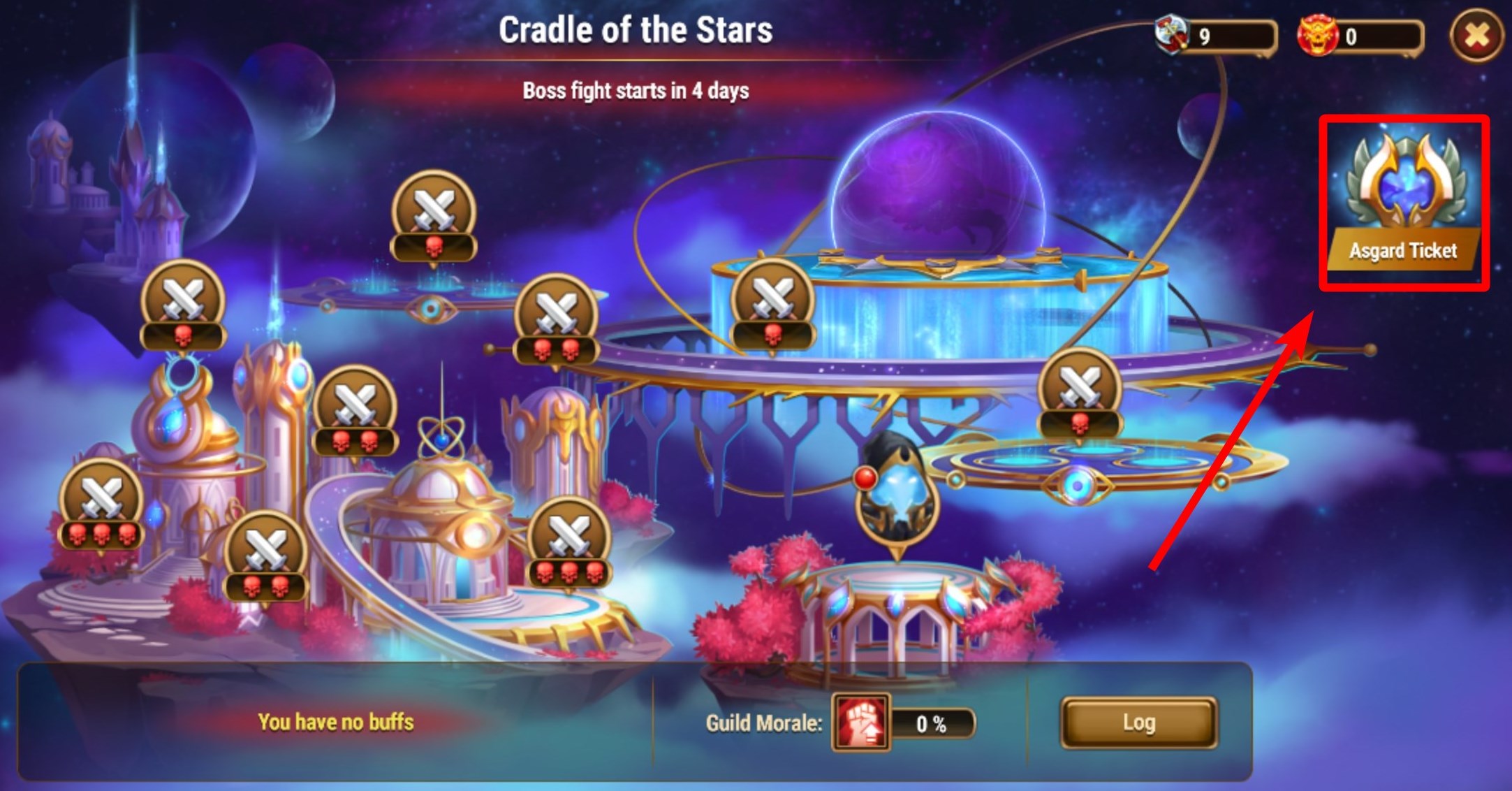The image size is (1512, 791).
Task: Open the battle Log
Action: tap(1138, 723)
